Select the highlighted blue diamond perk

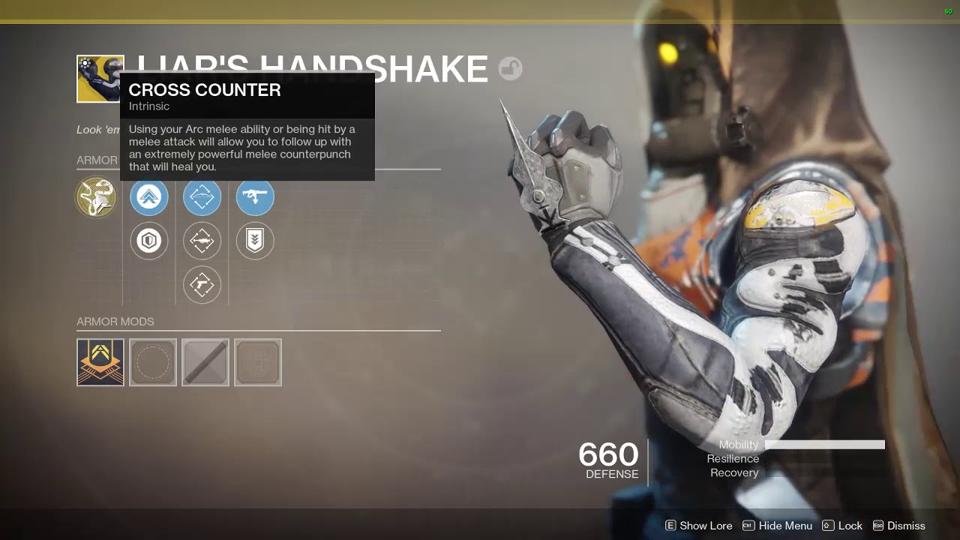(202, 197)
